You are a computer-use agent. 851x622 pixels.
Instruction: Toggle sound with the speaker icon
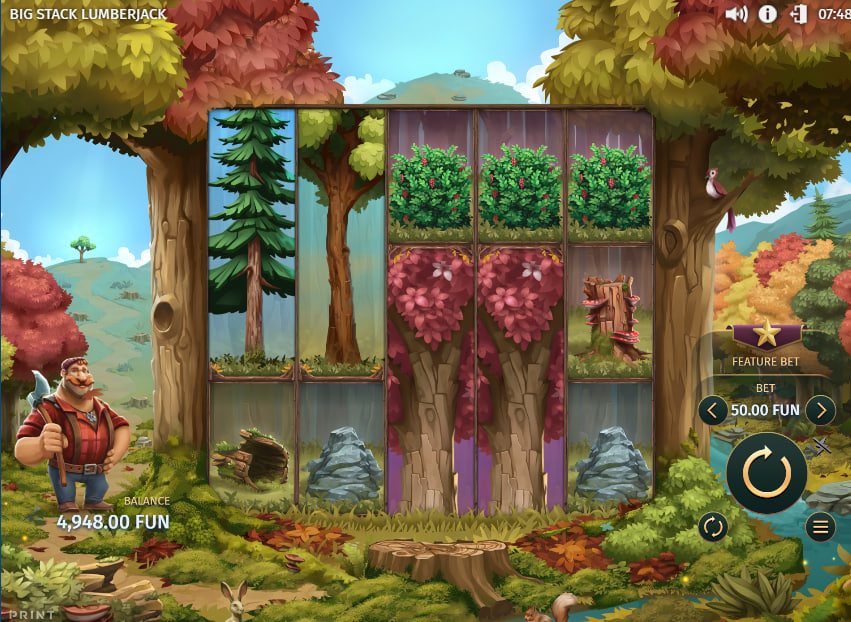[x=736, y=14]
